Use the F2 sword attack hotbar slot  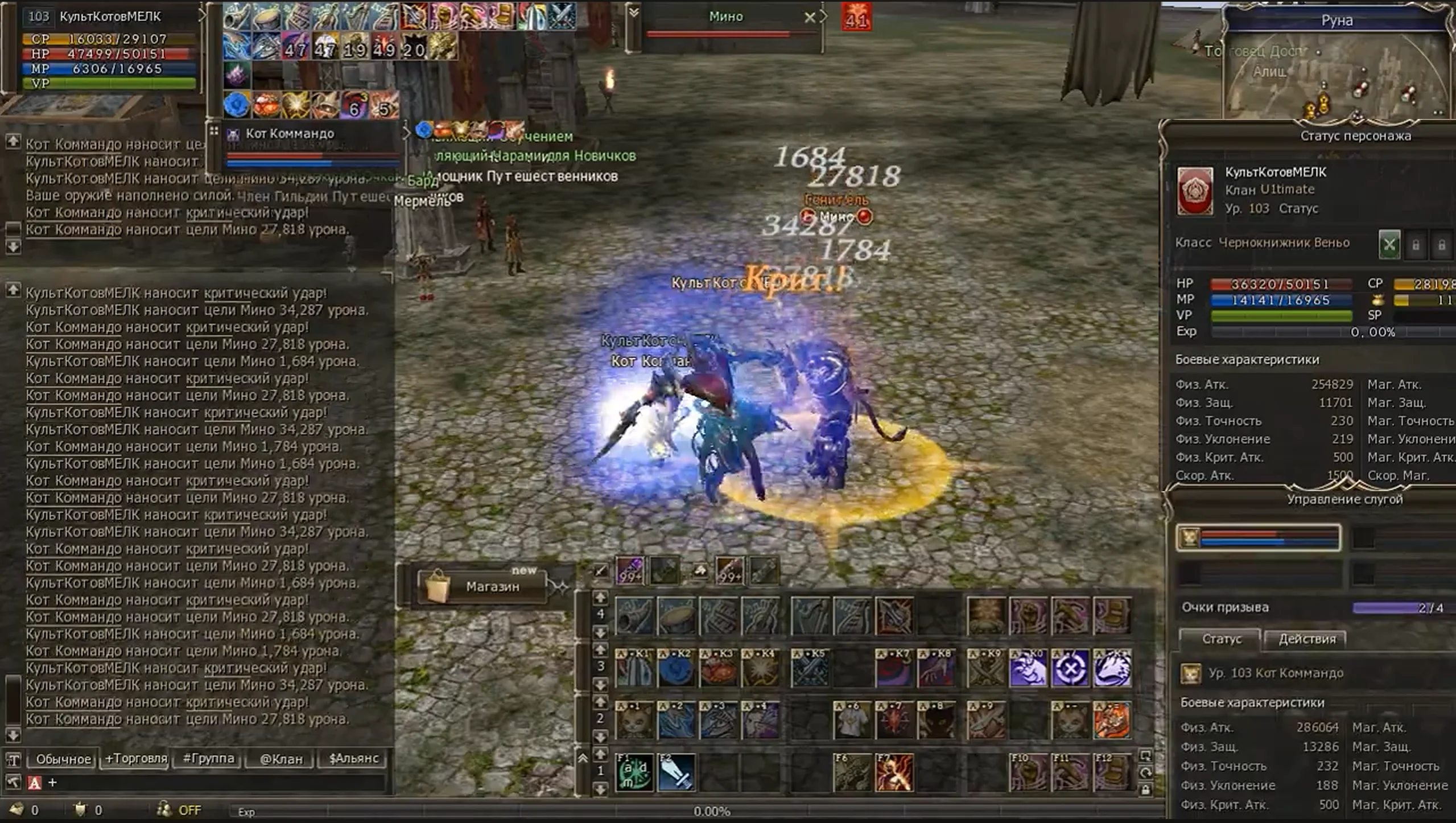[677, 772]
